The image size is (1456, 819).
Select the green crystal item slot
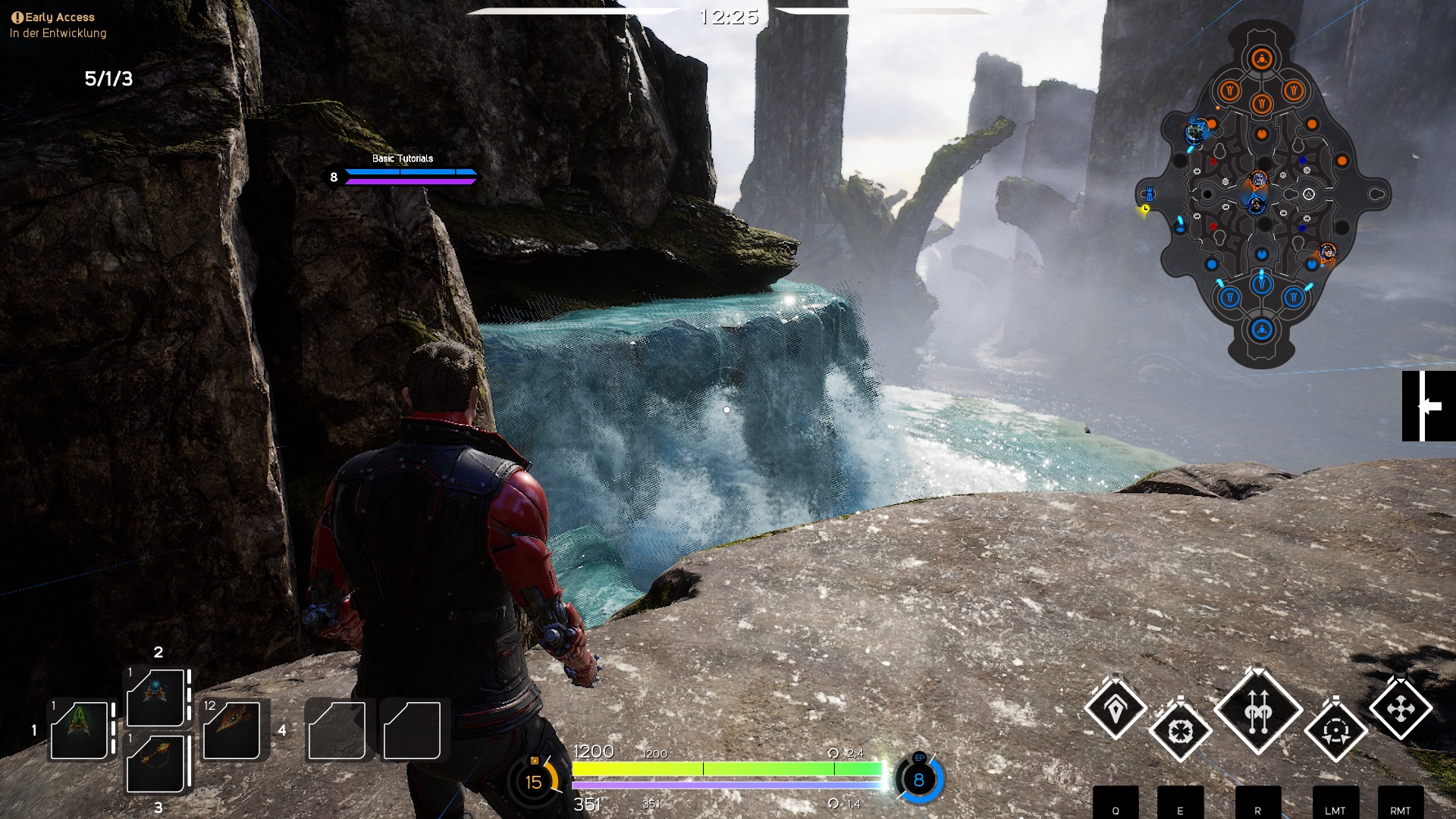pos(79,729)
